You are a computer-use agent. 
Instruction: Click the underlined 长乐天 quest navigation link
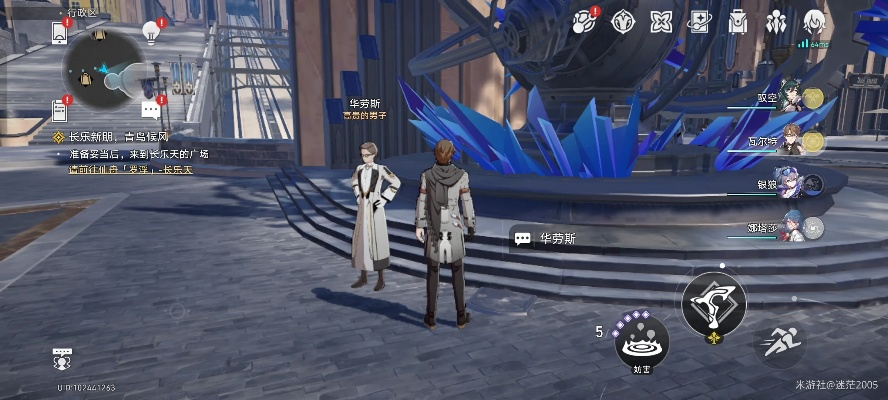click(x=176, y=170)
